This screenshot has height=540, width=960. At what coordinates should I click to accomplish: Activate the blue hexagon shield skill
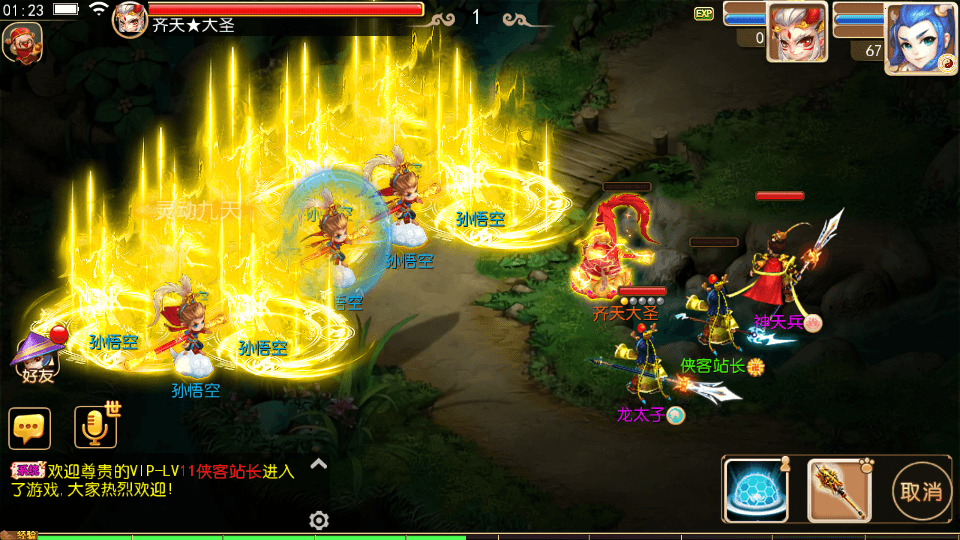[x=757, y=491]
